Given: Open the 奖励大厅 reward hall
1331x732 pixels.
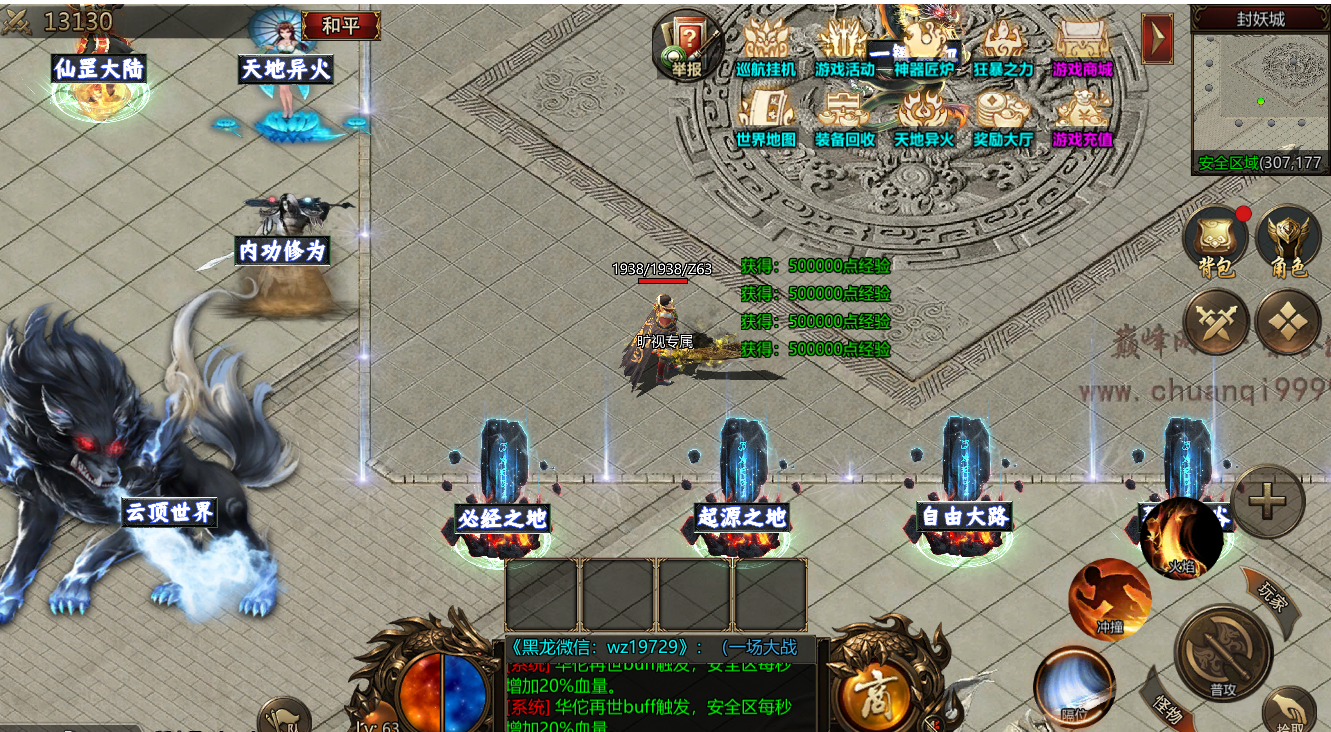Looking at the screenshot, I should click(1003, 119).
